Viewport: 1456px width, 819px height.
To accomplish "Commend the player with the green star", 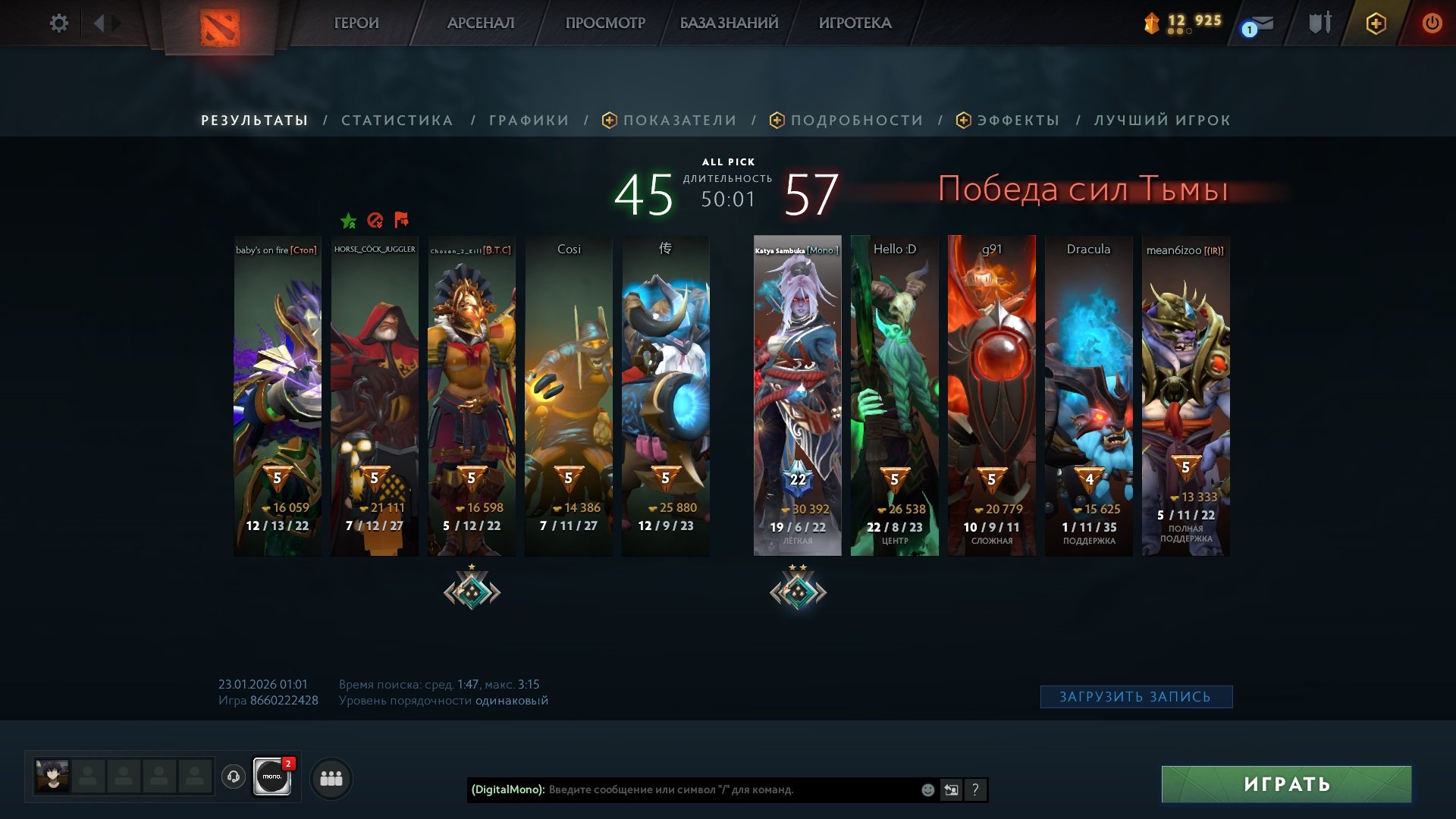I will [x=348, y=221].
